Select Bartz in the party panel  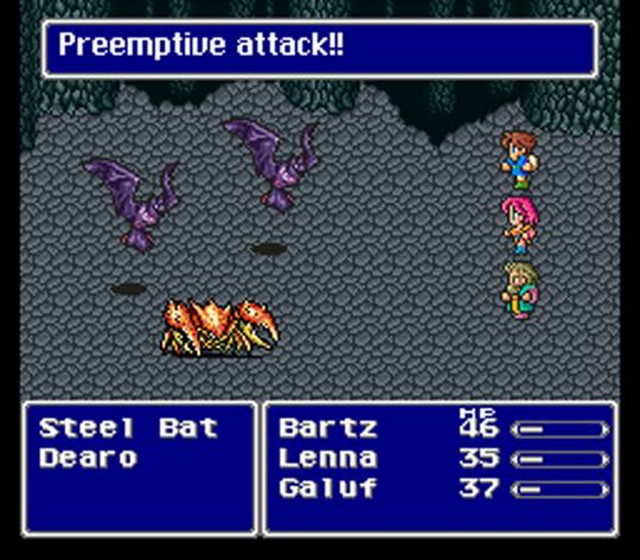pyautogui.click(x=328, y=429)
